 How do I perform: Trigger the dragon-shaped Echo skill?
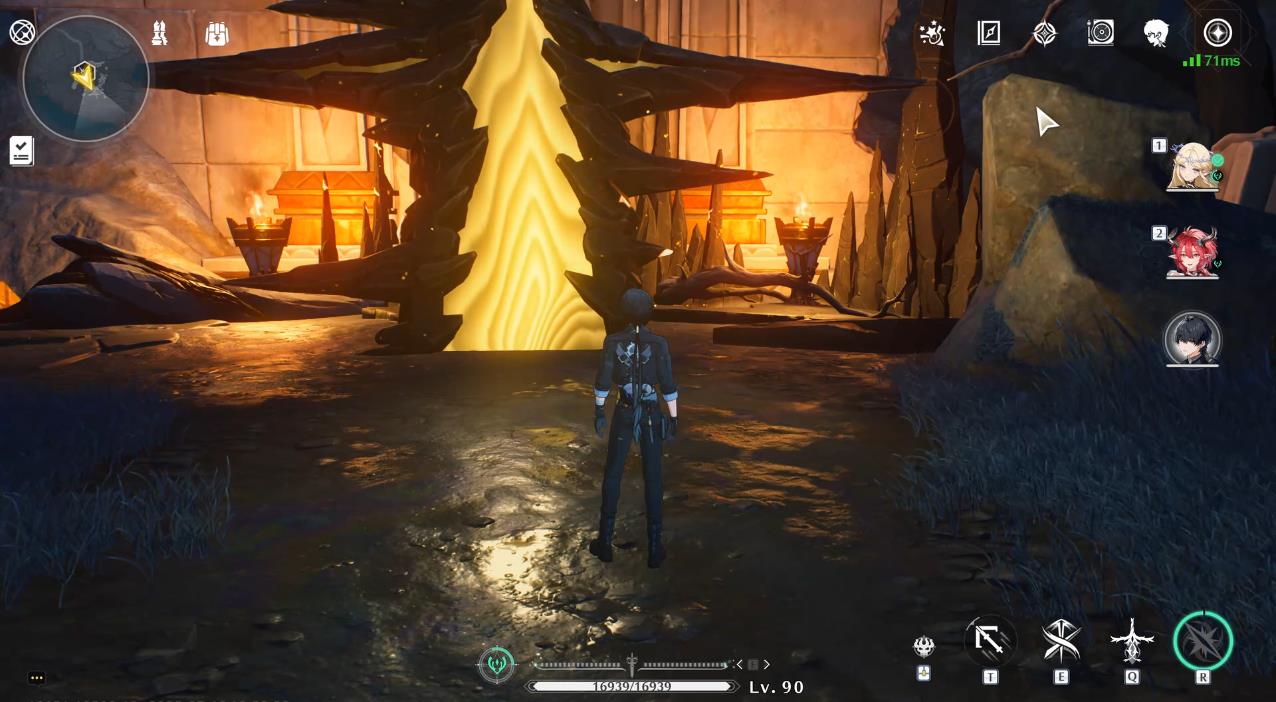click(x=1132, y=640)
